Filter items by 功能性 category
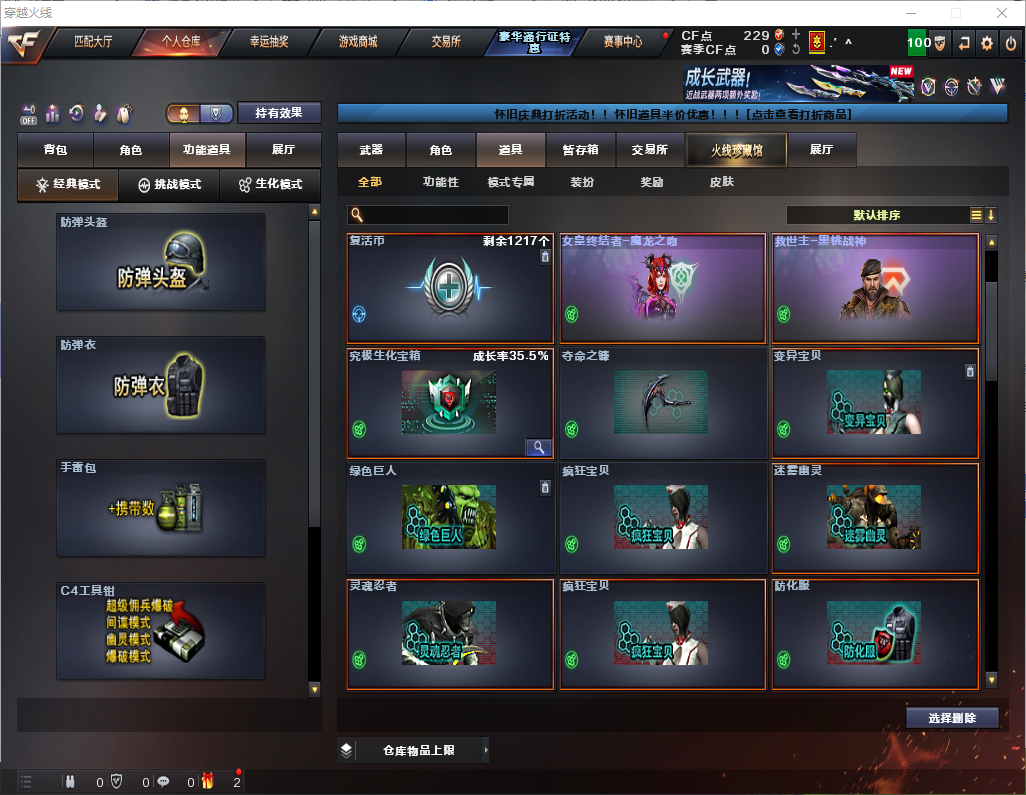 (440, 182)
